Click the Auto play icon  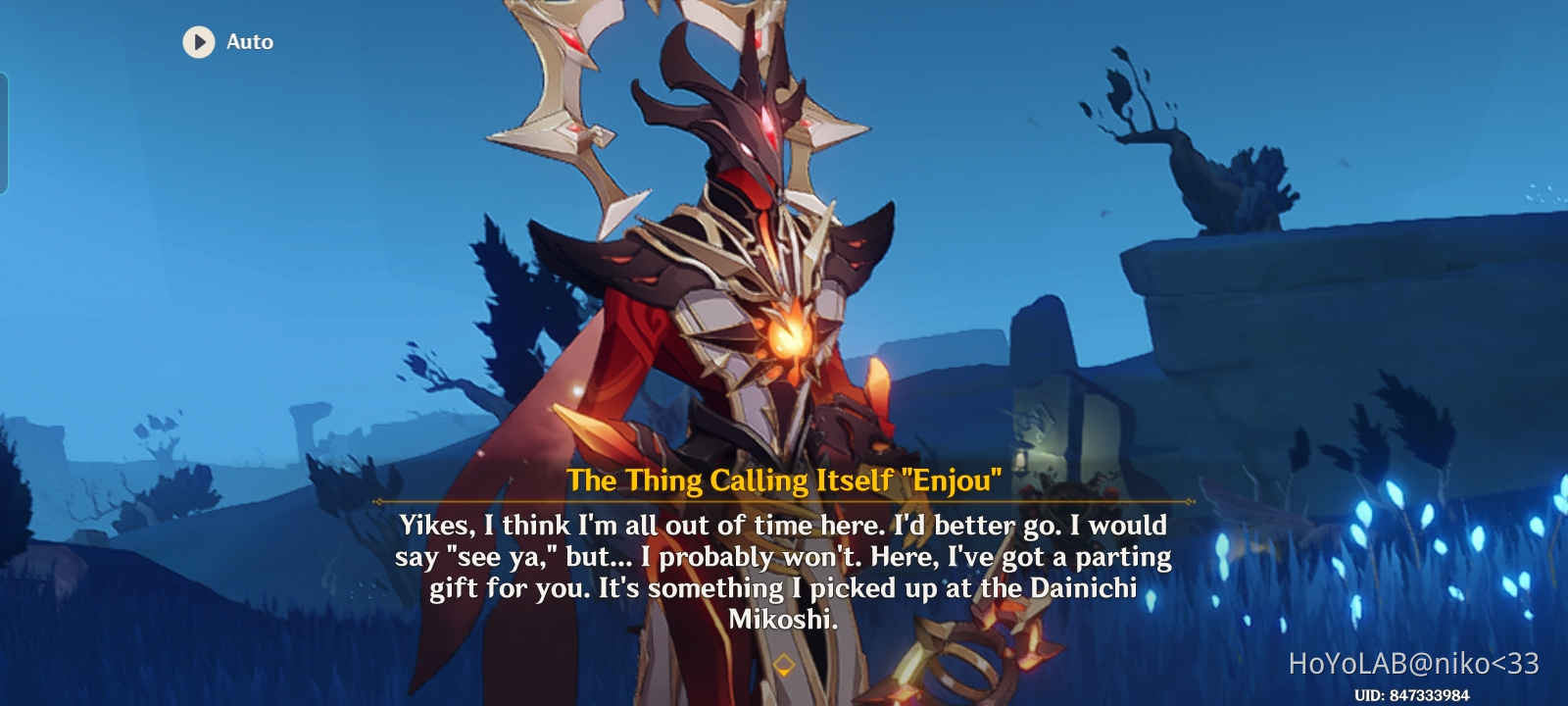tap(198, 42)
